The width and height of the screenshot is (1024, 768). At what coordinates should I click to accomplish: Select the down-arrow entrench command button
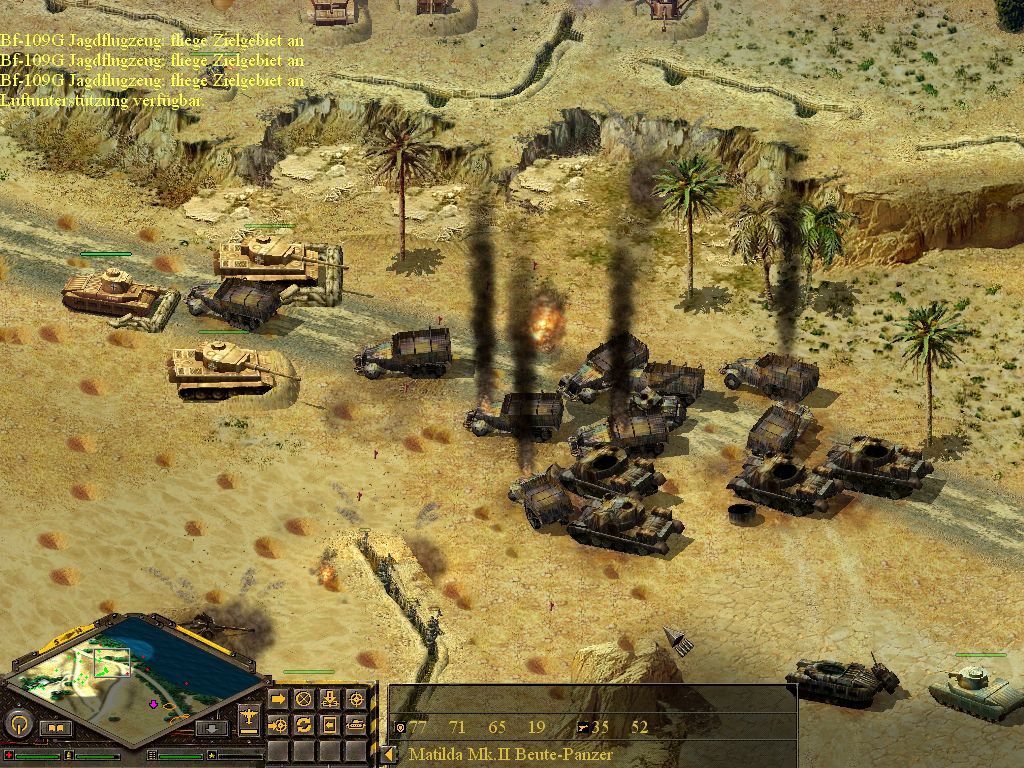pyautogui.click(x=329, y=698)
